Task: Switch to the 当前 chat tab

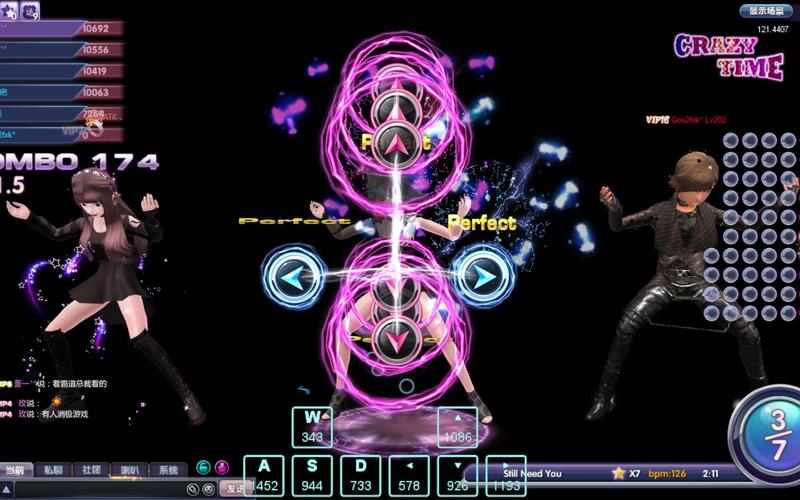Action: pyautogui.click(x=15, y=469)
